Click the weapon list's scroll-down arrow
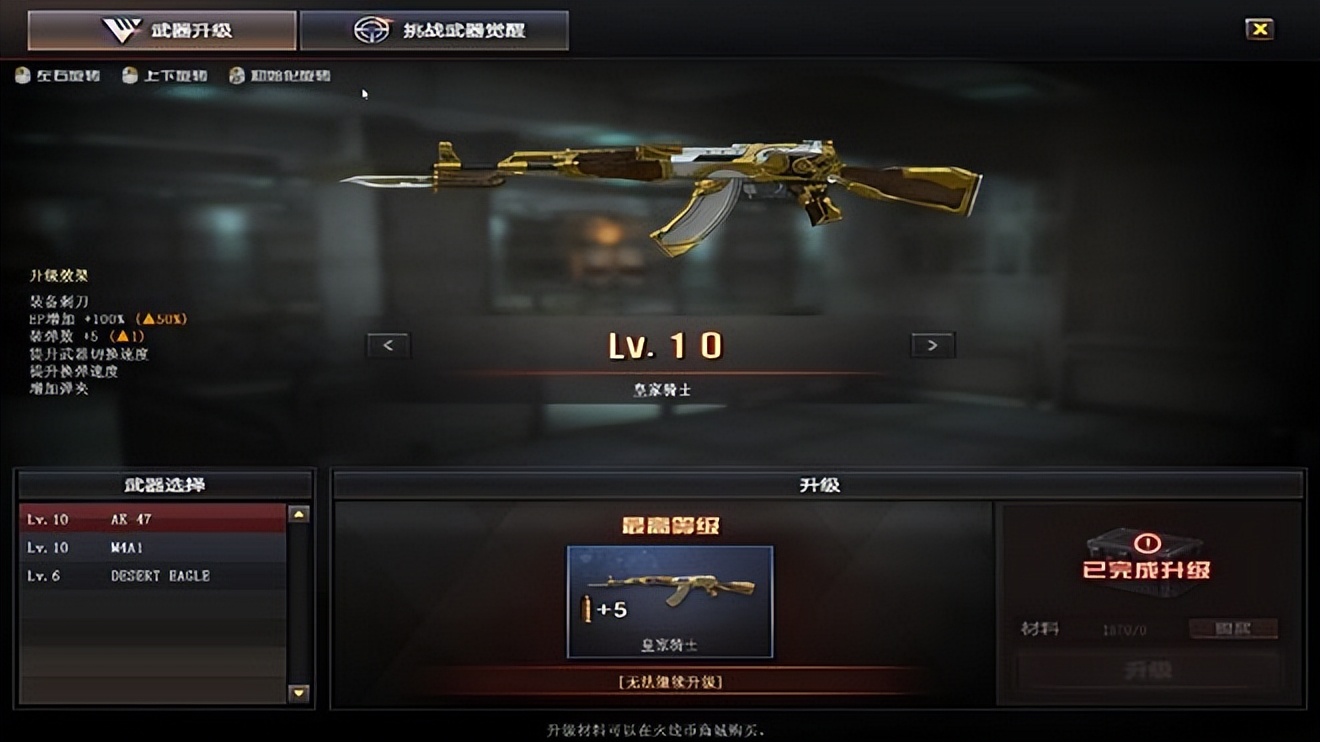This screenshot has height=742, width=1320. (x=298, y=692)
